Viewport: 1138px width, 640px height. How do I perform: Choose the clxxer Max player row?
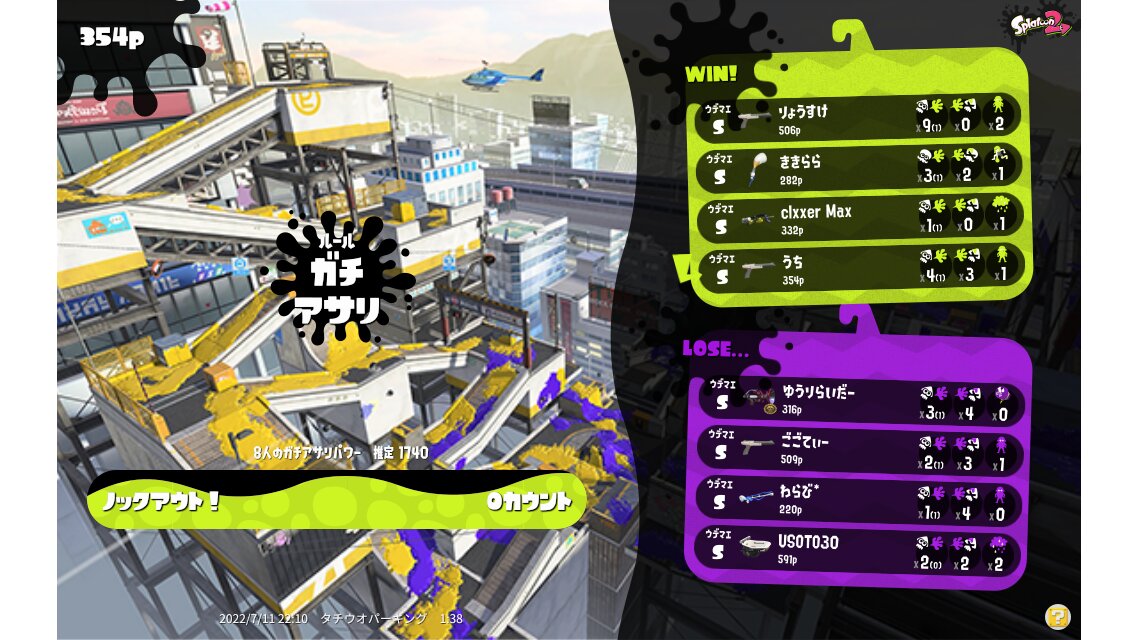coord(860,217)
